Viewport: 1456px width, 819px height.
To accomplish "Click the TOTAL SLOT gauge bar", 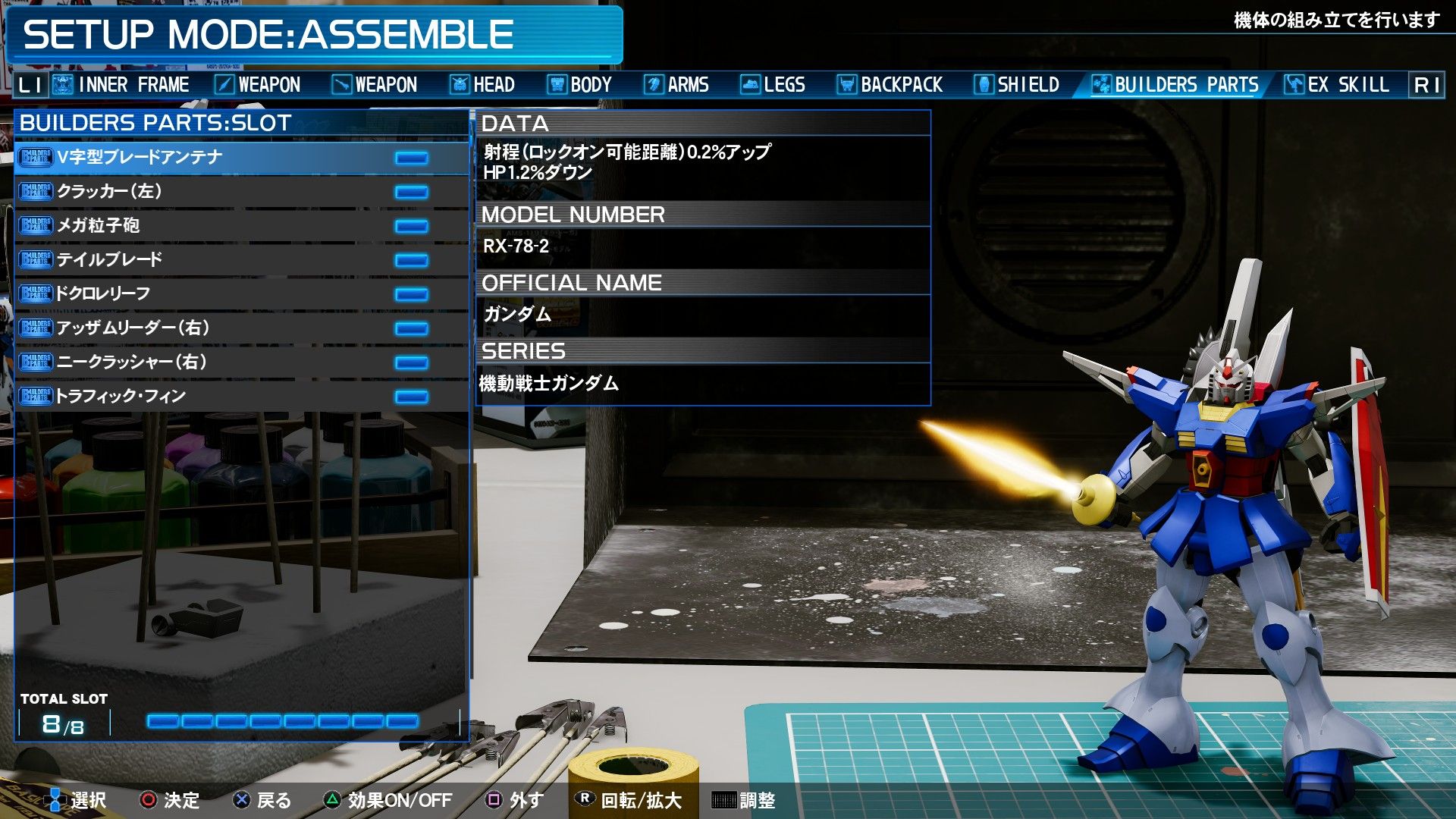I will [x=284, y=722].
